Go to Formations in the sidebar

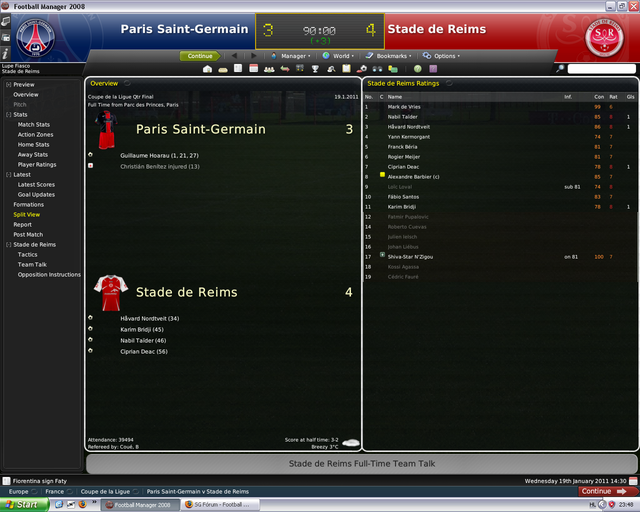(x=28, y=204)
